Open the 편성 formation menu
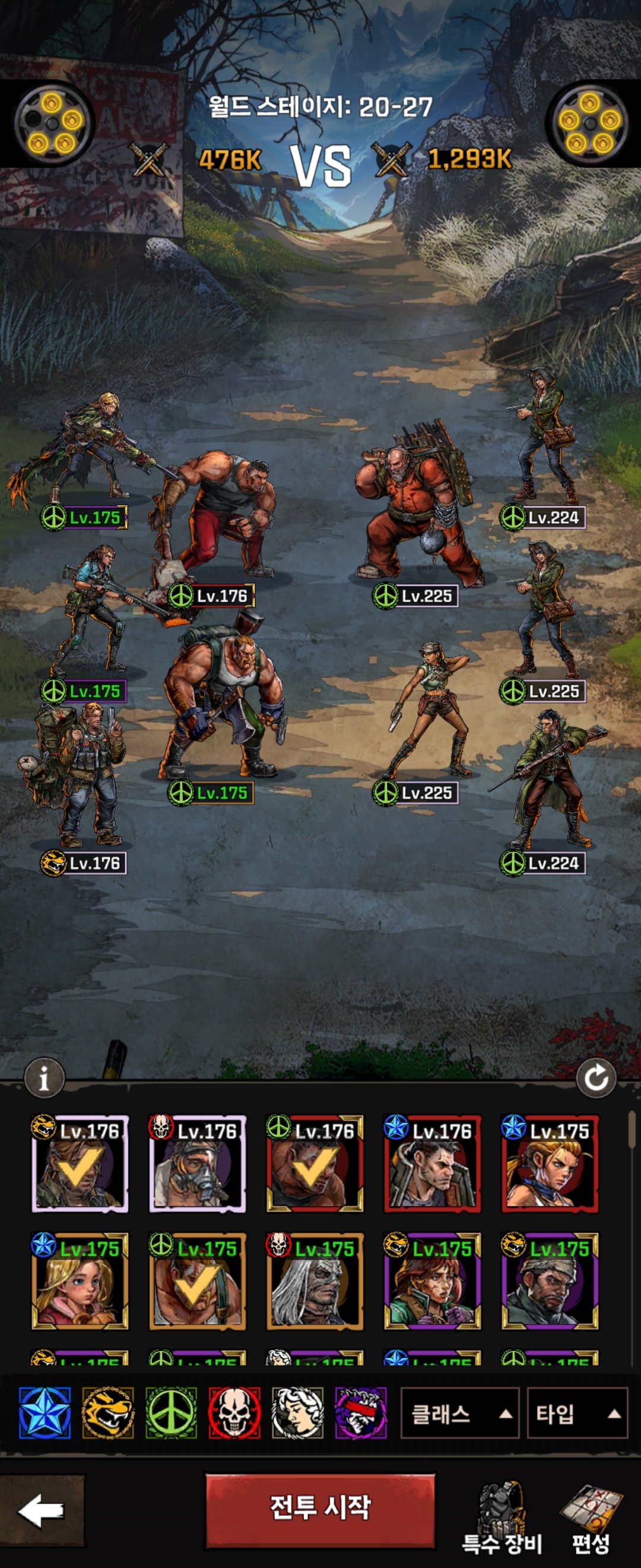Viewport: 641px width, 1568px height. coord(591,1518)
